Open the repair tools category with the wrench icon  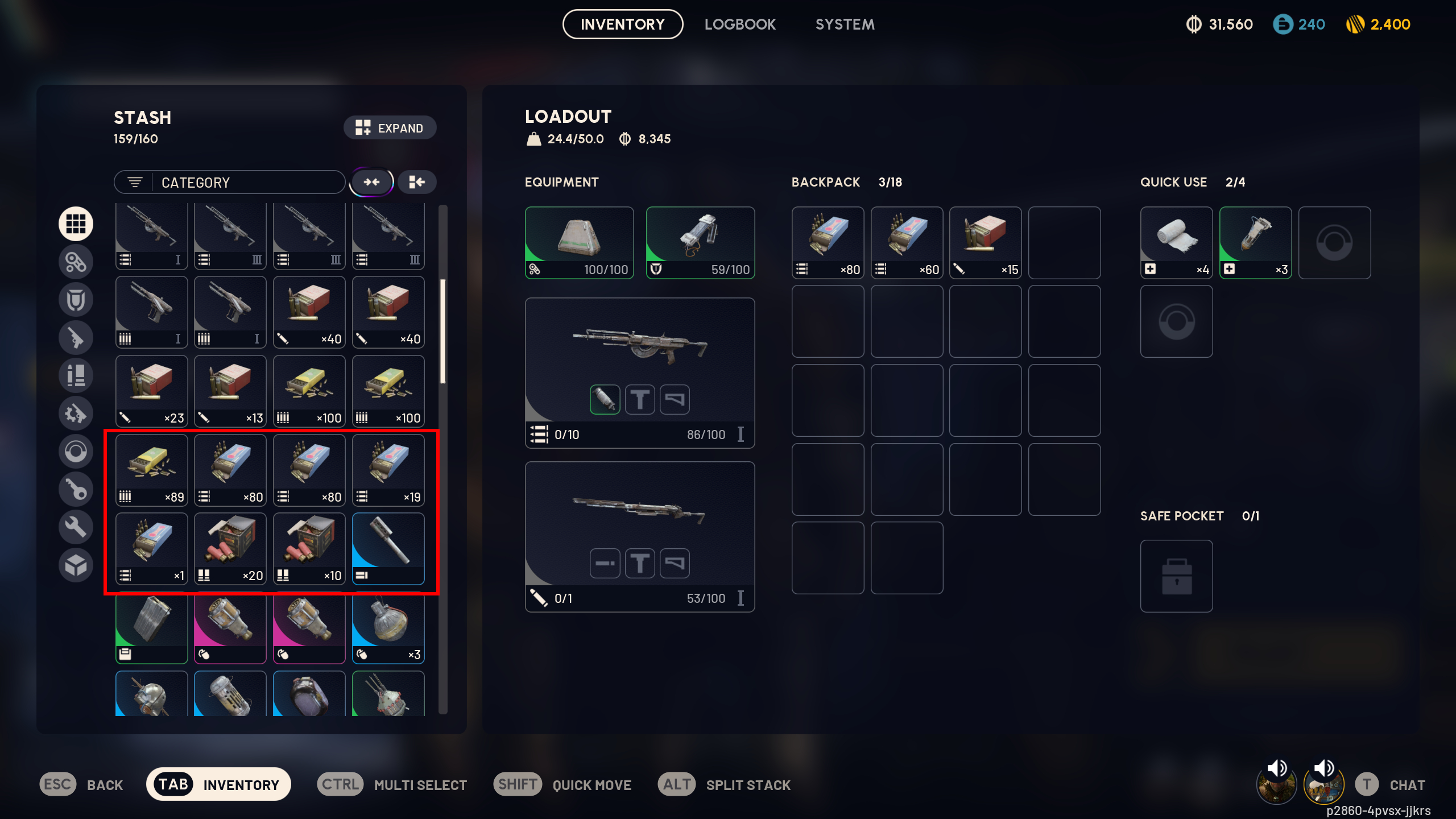click(x=76, y=527)
